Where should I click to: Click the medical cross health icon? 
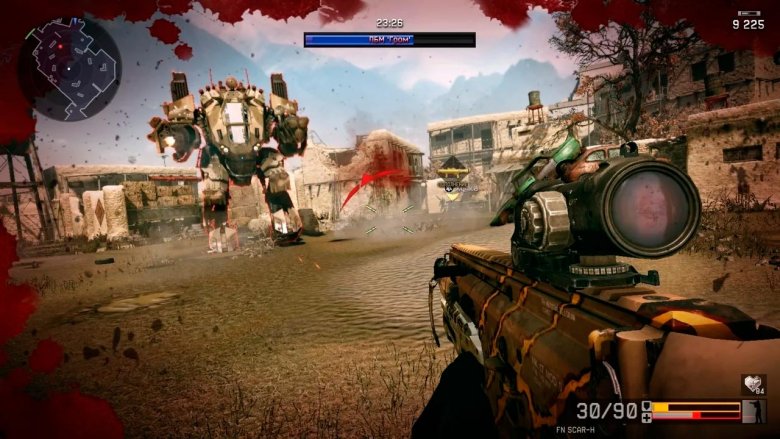pos(646,416)
